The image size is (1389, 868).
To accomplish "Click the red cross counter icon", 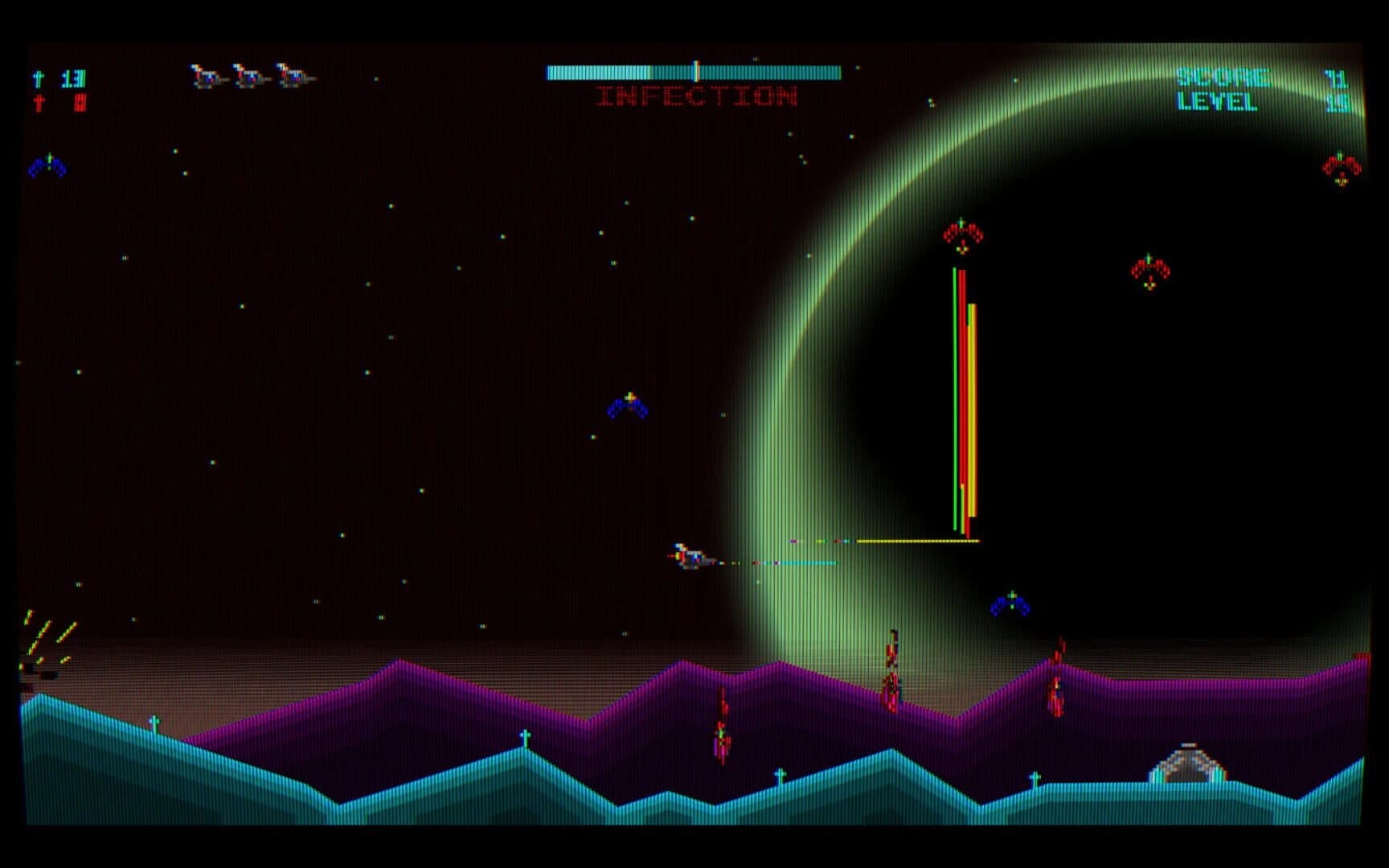I will coord(38,103).
